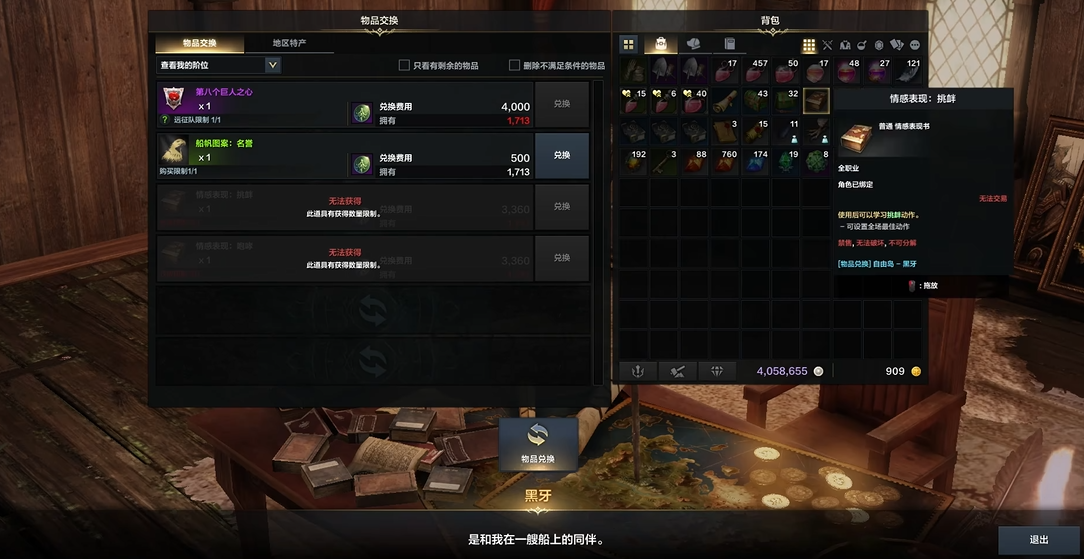Tick the 只看有剩余的物品 checkbox
This screenshot has height=559, width=1084.
coord(405,65)
